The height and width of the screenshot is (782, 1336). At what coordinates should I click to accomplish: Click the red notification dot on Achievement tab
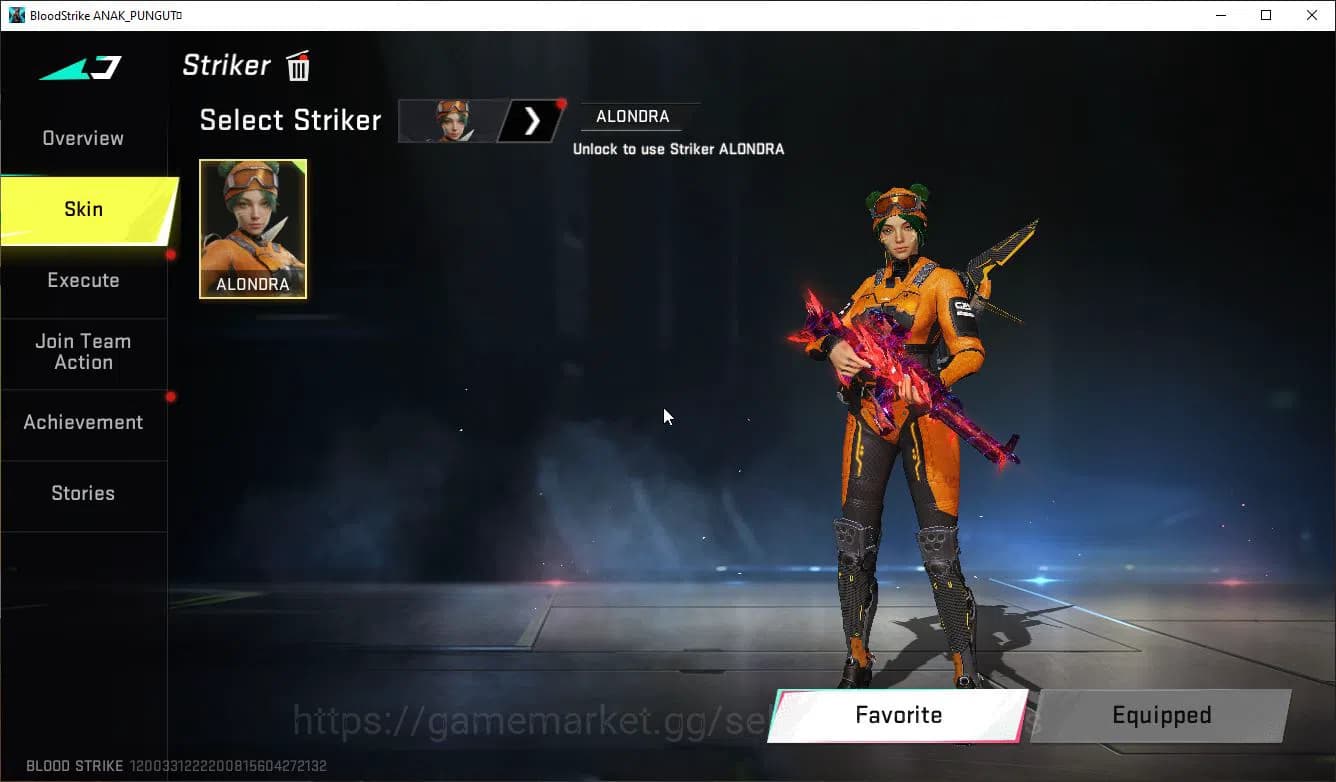coord(170,397)
